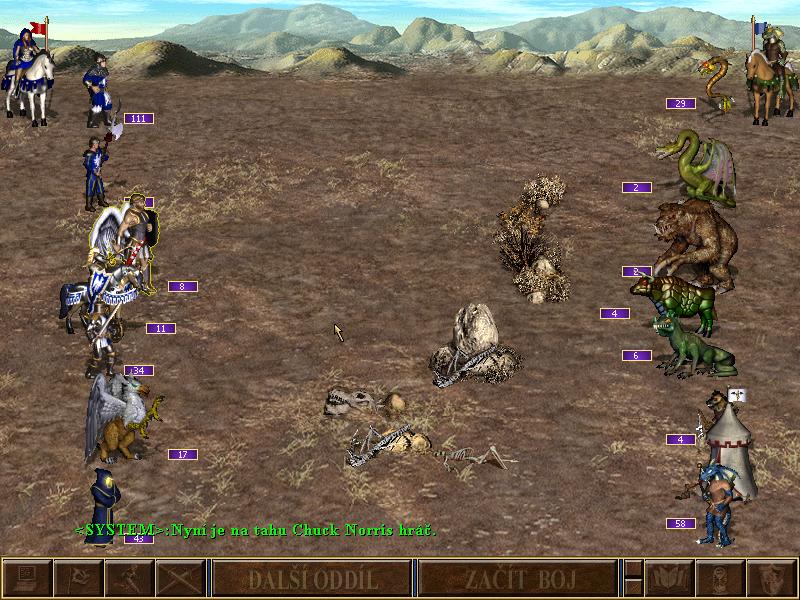
Task: Toggle auto-combat crossed swords button
Action: tap(180, 579)
